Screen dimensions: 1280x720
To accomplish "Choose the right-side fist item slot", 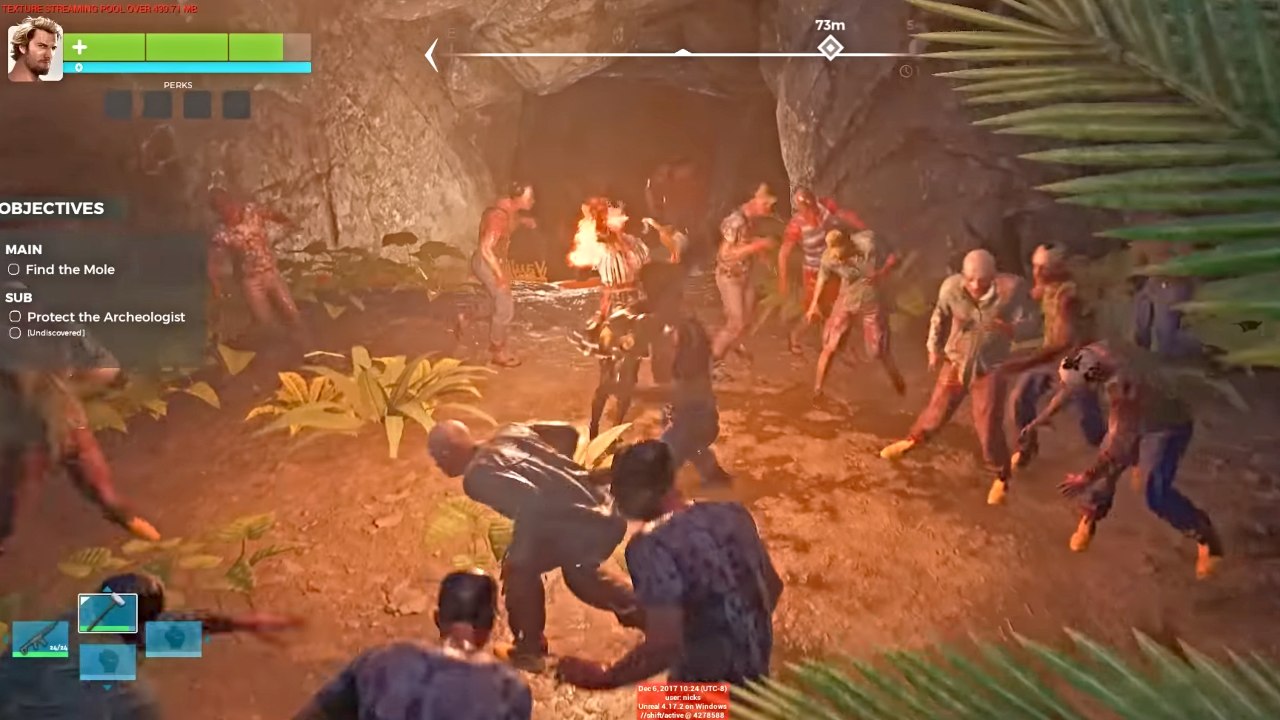I will click(174, 638).
